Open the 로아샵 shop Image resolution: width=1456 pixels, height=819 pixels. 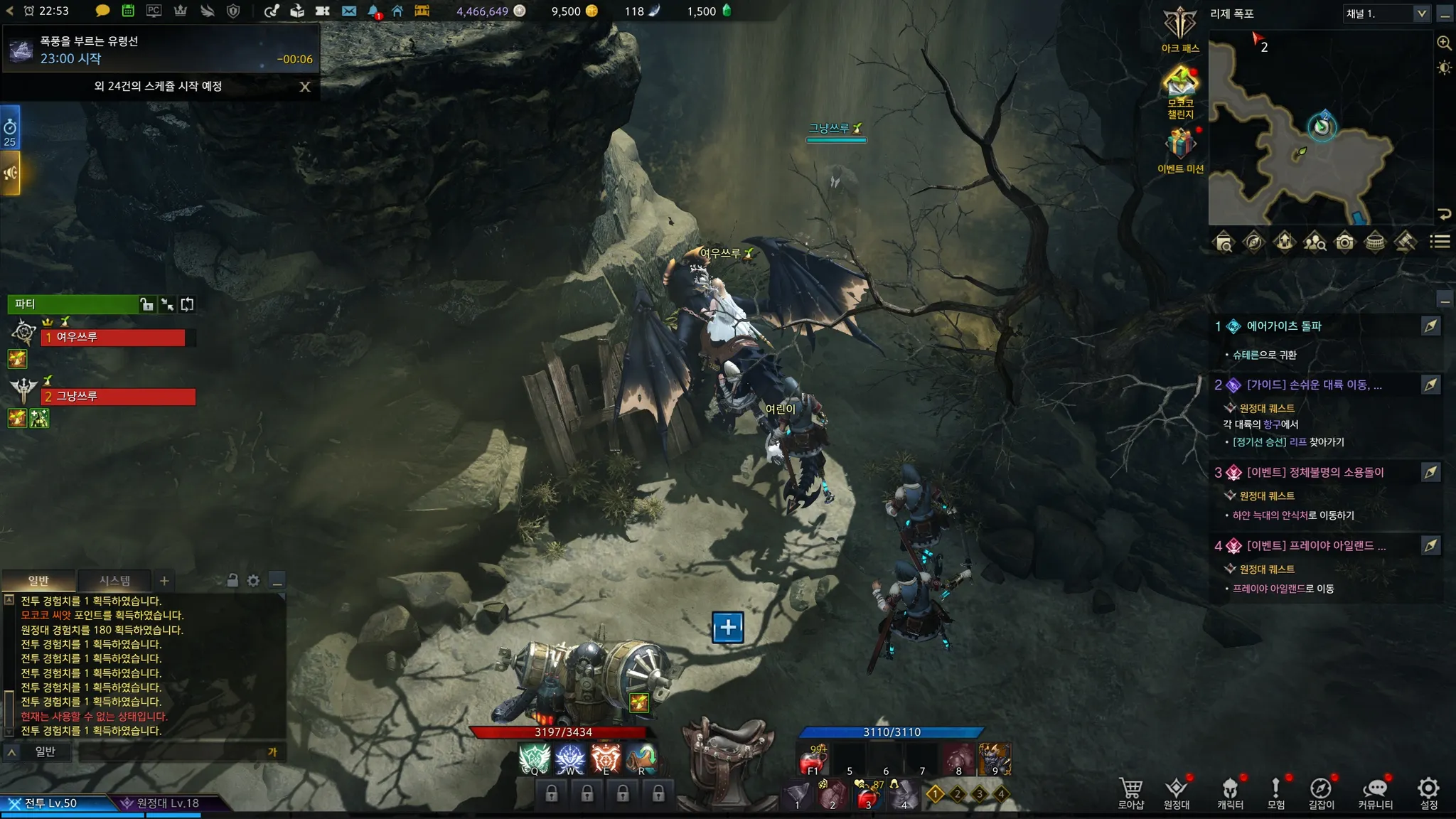[1130, 793]
